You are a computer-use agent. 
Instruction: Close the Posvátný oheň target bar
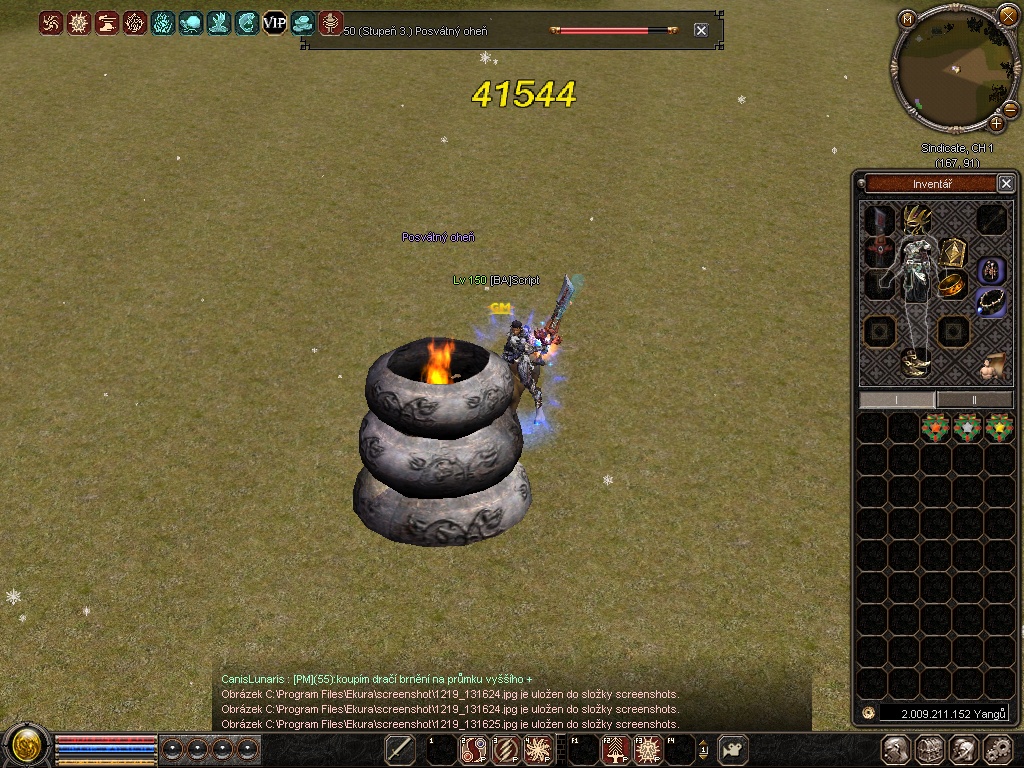[701, 30]
